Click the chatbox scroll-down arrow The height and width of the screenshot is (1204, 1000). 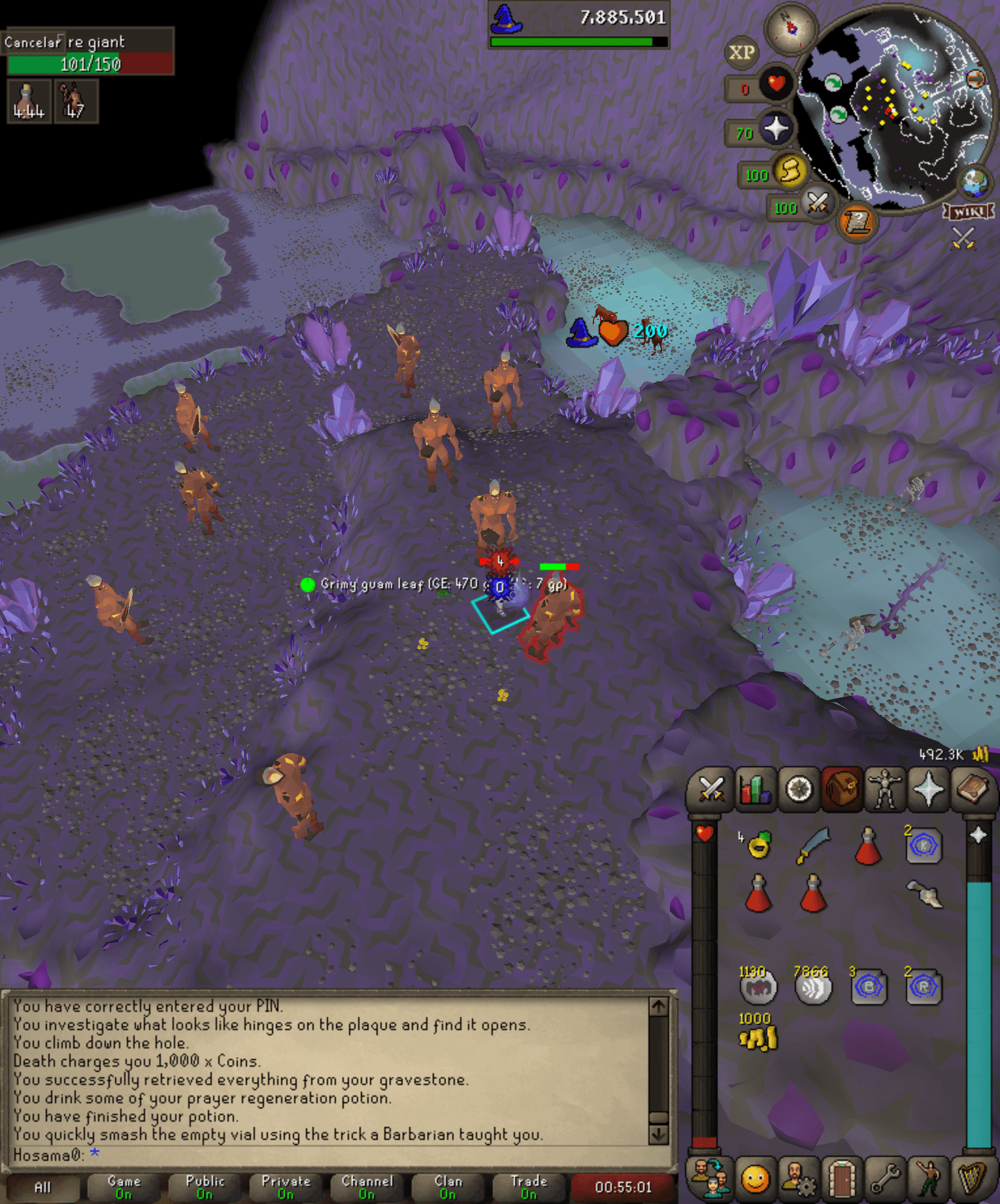(658, 1135)
